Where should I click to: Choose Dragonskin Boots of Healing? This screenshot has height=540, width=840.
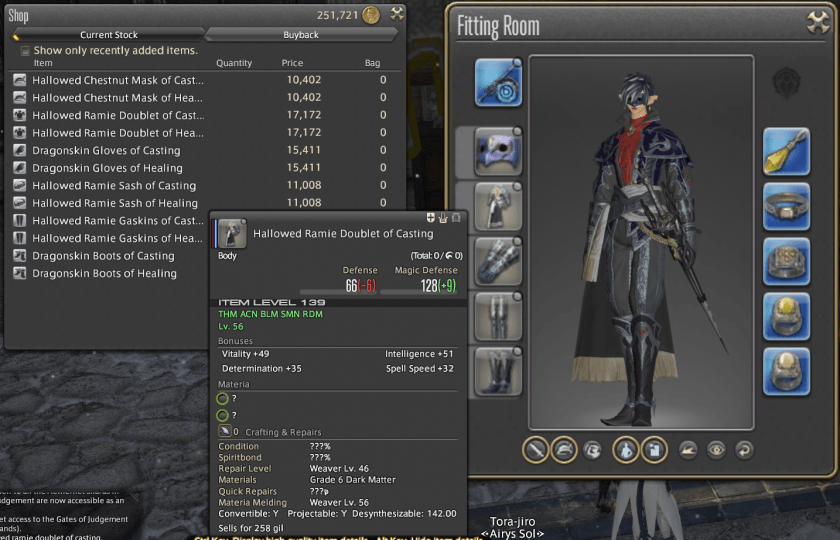(104, 274)
